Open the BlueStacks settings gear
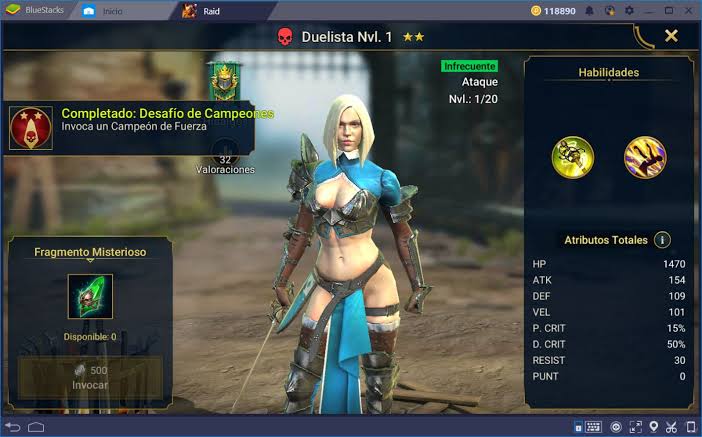The height and width of the screenshot is (437, 702). 628,11
